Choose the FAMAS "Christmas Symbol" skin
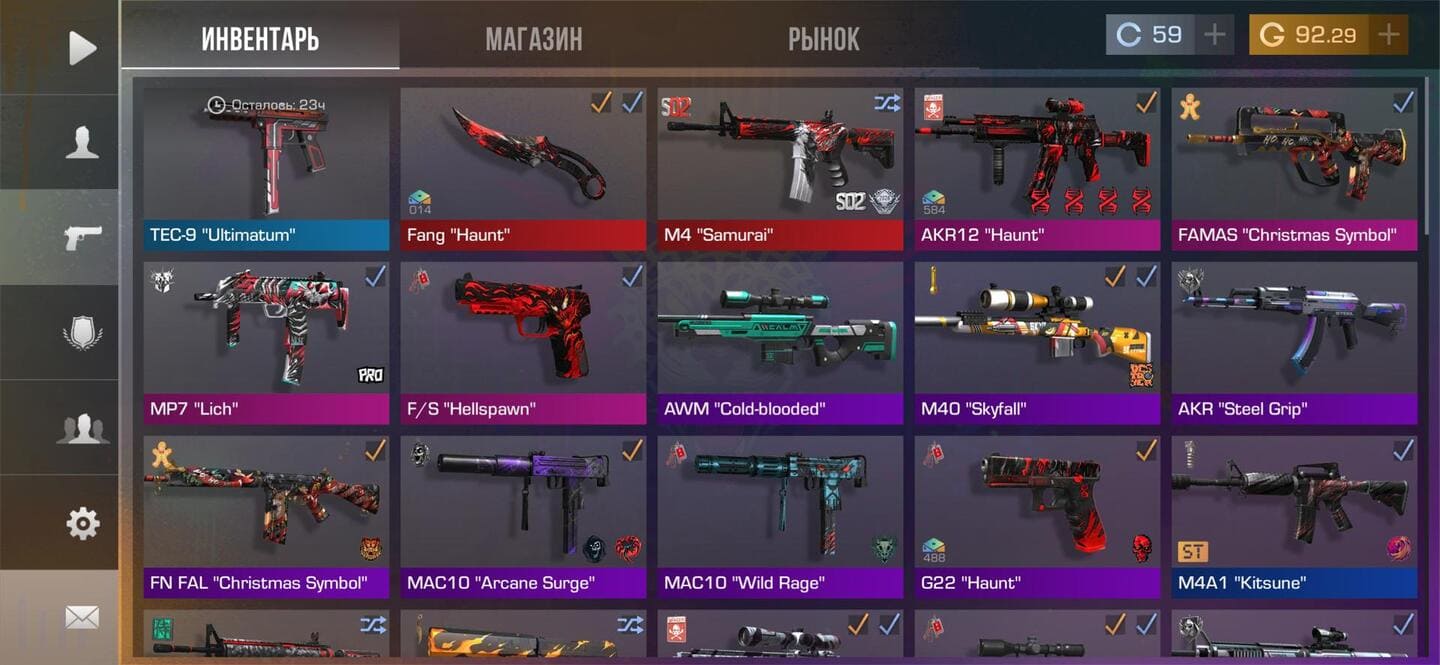This screenshot has width=1440, height=665. (x=1294, y=168)
